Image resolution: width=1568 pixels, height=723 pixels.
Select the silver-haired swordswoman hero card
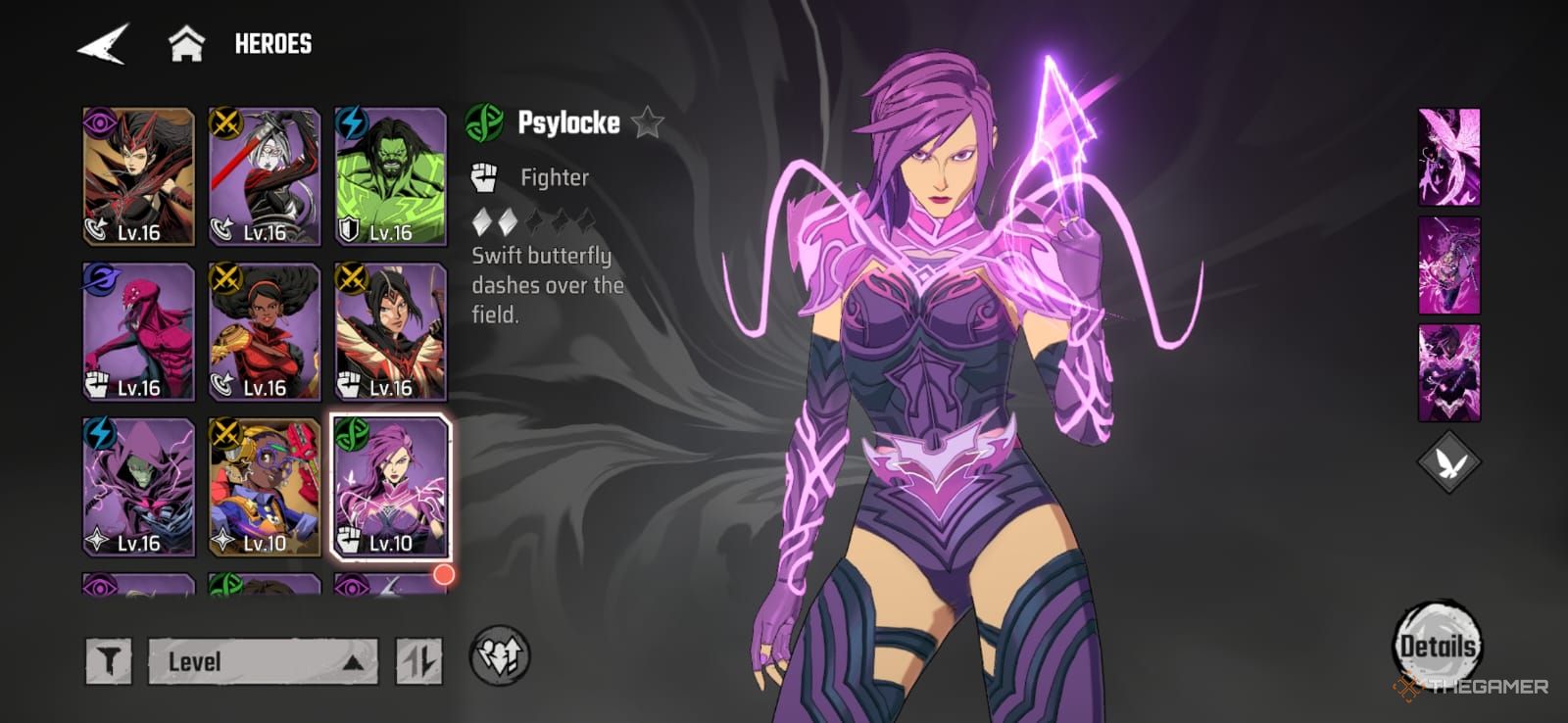click(265, 176)
